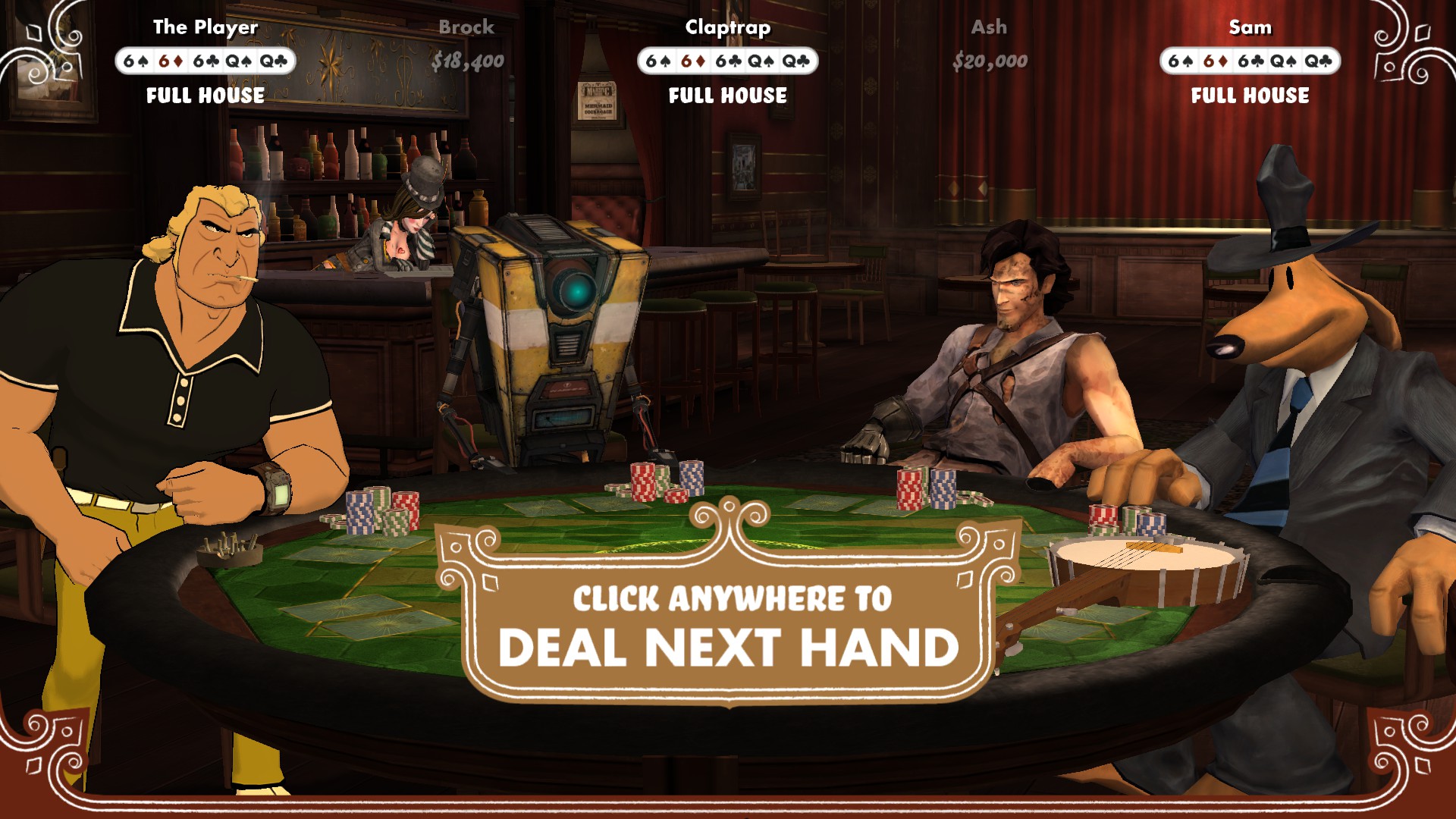1456x819 pixels.
Task: Click Brock's $18,400 chip count
Action: pyautogui.click(x=467, y=63)
